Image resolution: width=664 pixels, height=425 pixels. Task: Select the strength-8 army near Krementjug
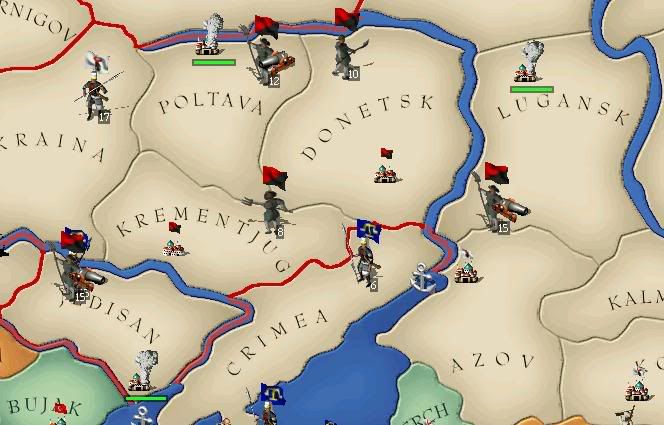click(x=273, y=206)
